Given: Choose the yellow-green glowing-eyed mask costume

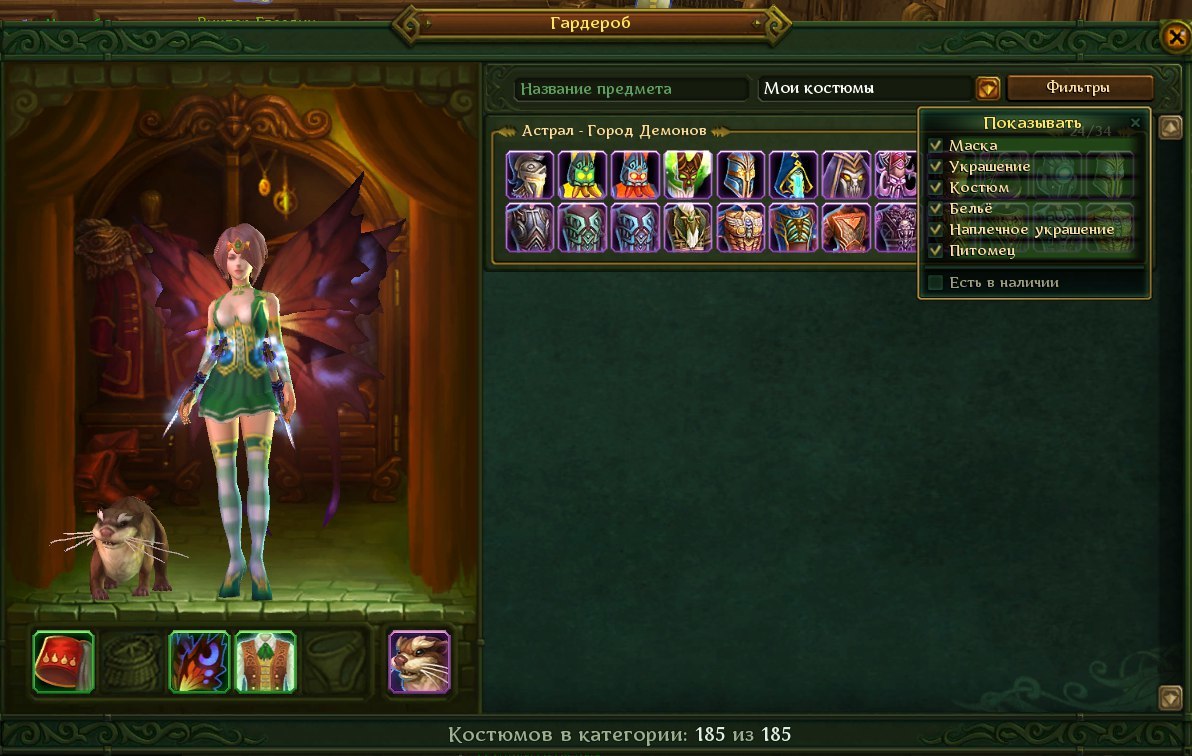Looking at the screenshot, I should click(x=582, y=175).
